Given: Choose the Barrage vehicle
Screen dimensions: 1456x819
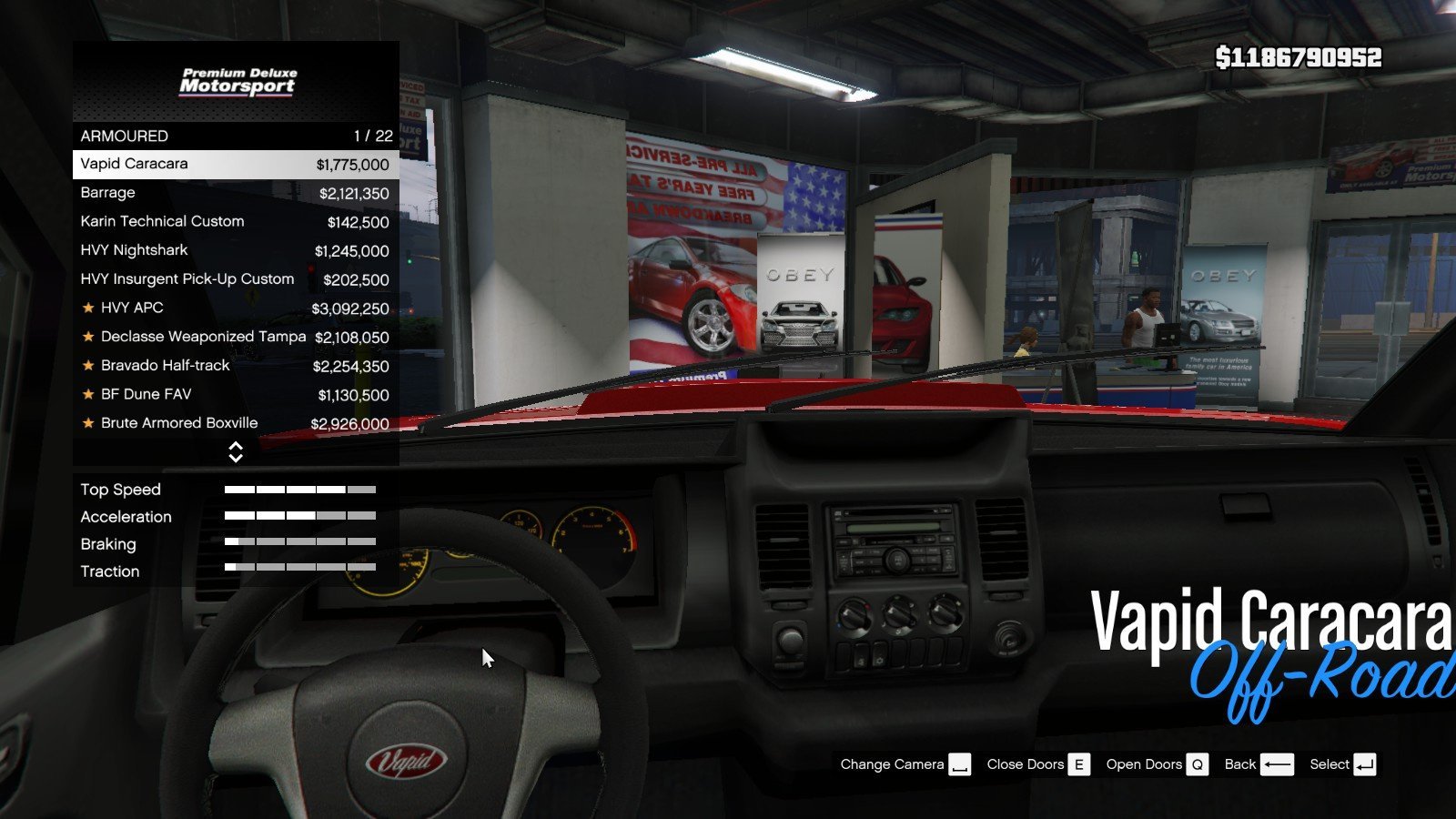Looking at the screenshot, I should (x=235, y=193).
